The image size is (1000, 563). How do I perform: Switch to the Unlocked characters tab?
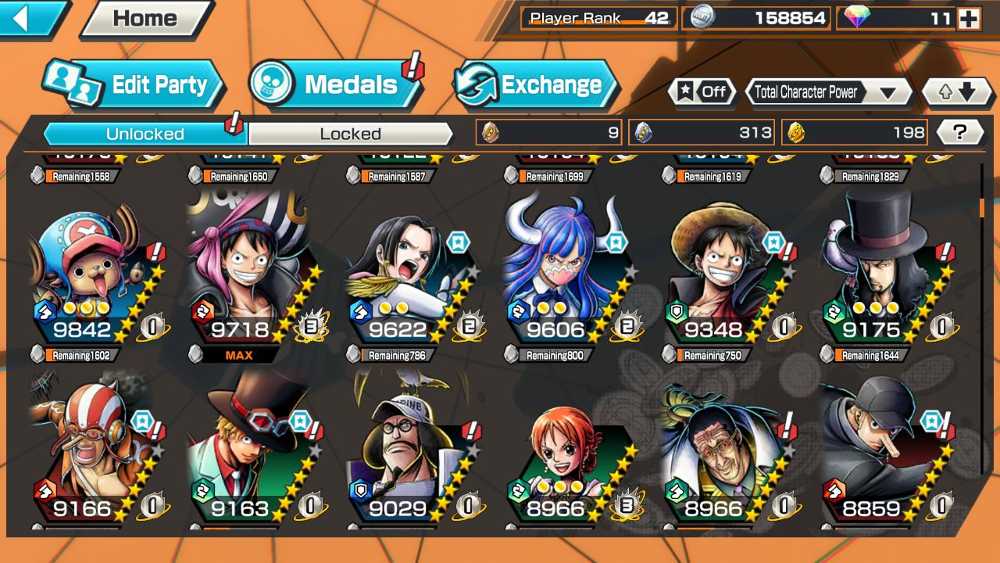click(x=145, y=133)
